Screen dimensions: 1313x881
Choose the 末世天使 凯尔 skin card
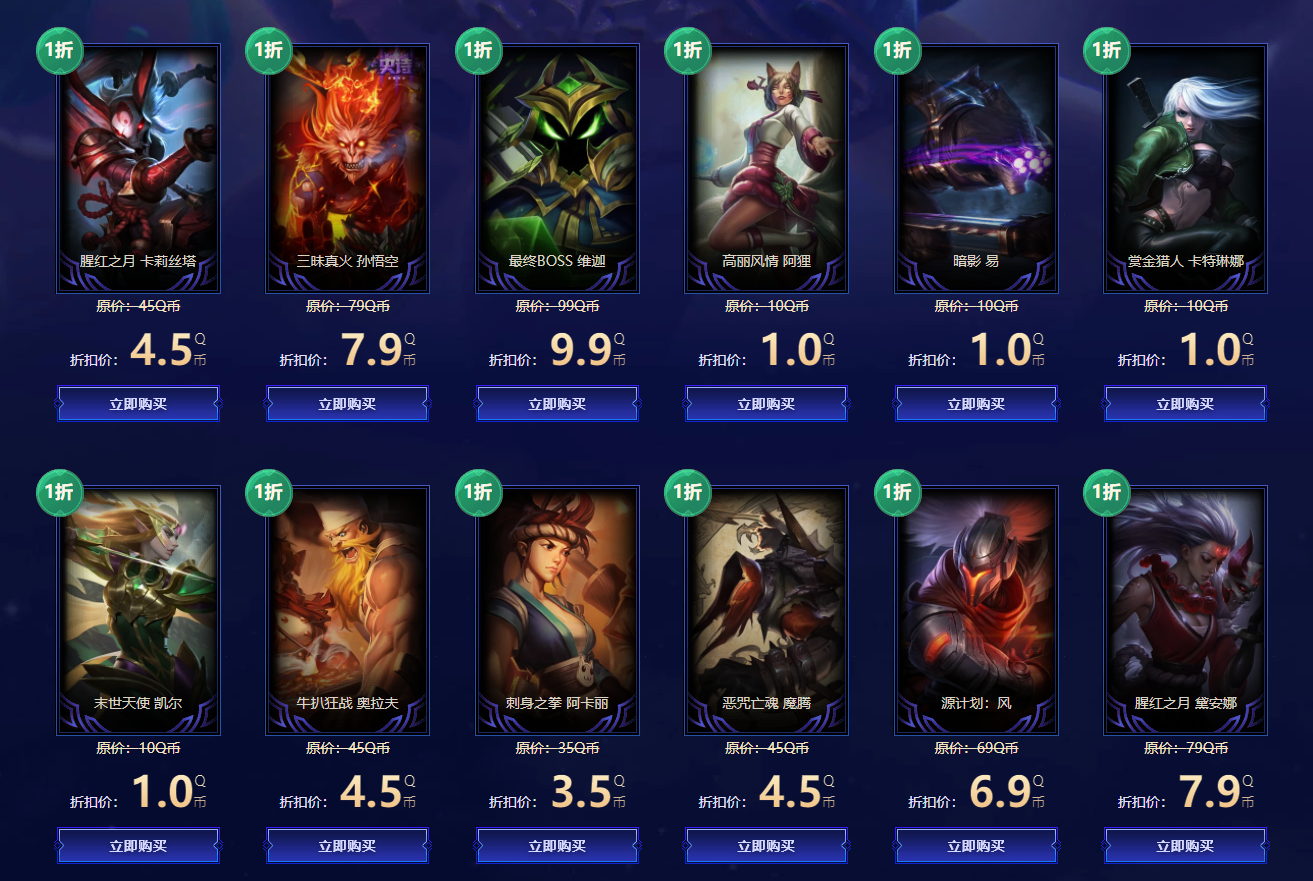[x=138, y=600]
